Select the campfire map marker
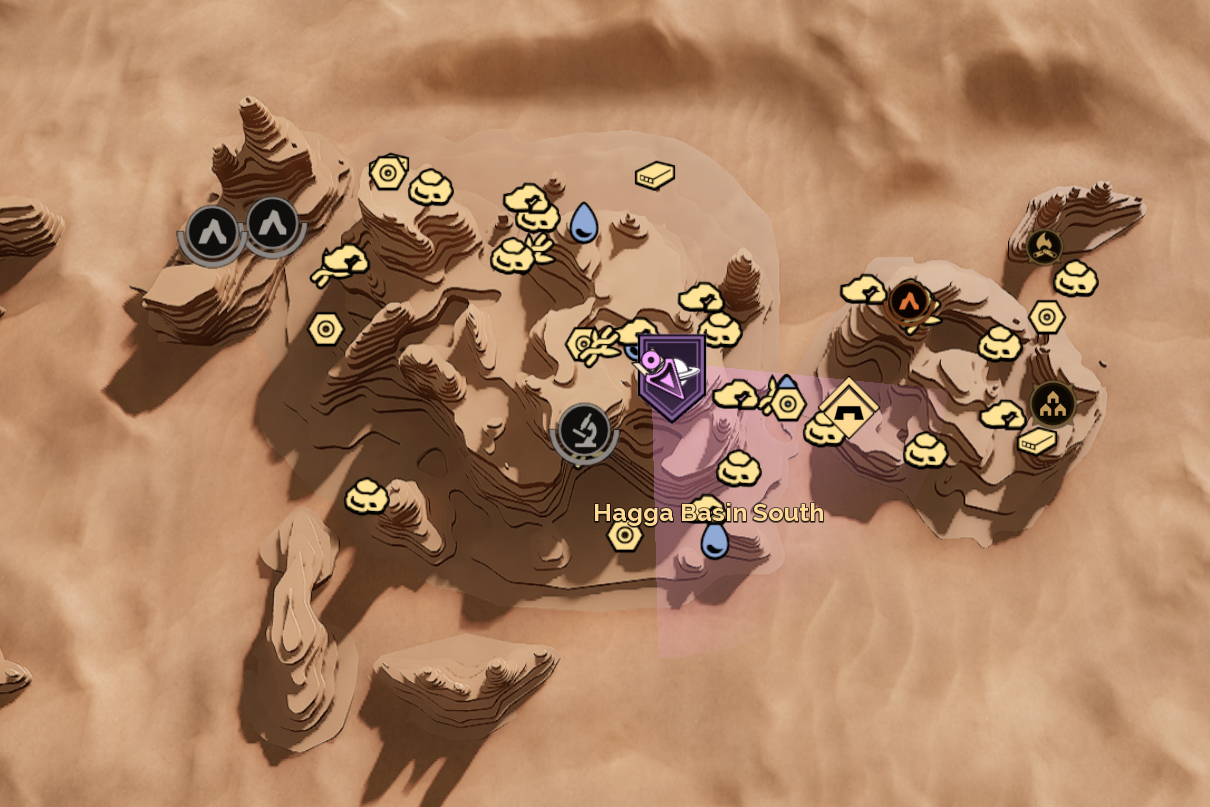The image size is (1210, 807). [1044, 245]
